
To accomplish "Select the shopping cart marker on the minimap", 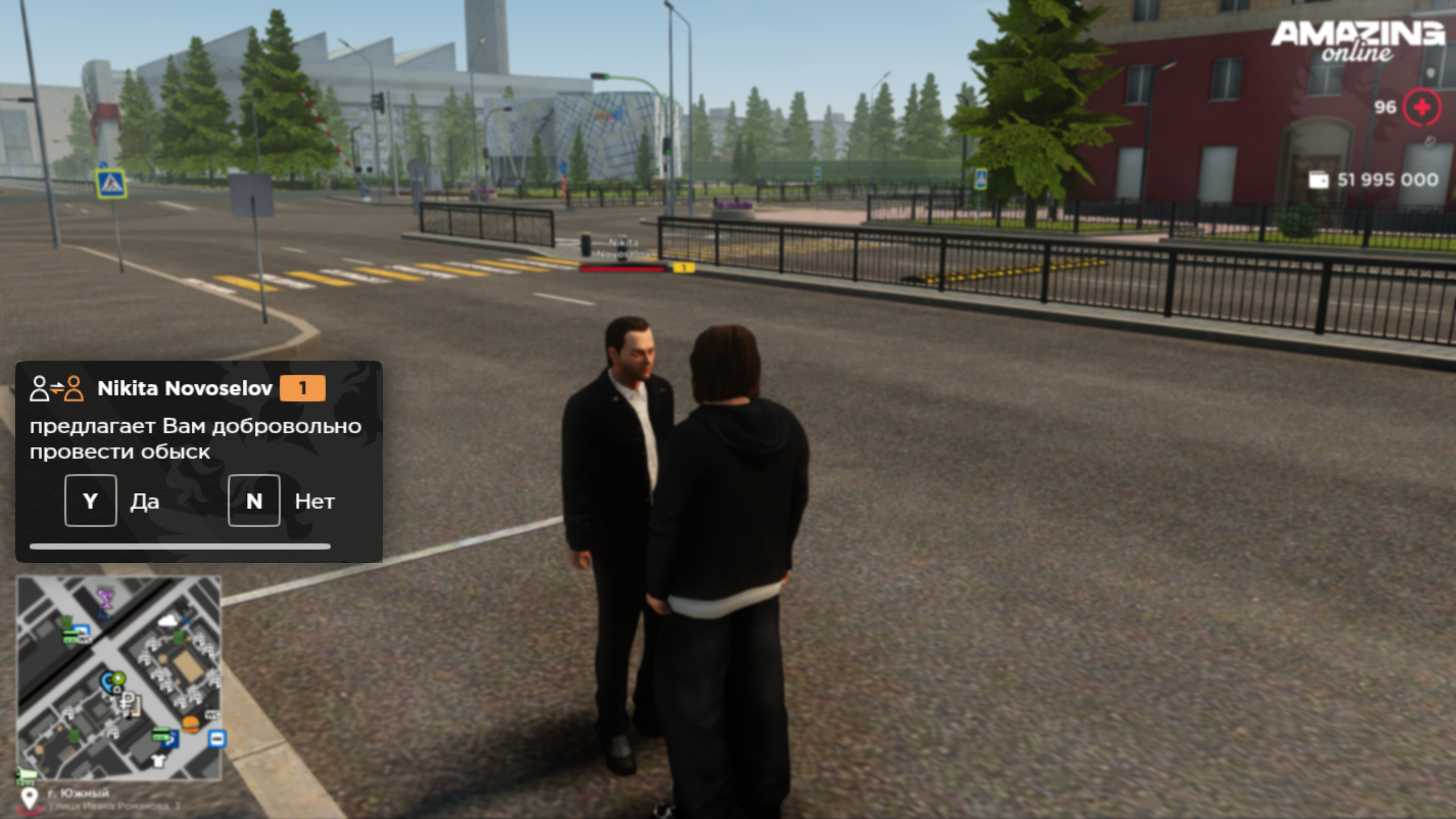I will pos(26,773).
